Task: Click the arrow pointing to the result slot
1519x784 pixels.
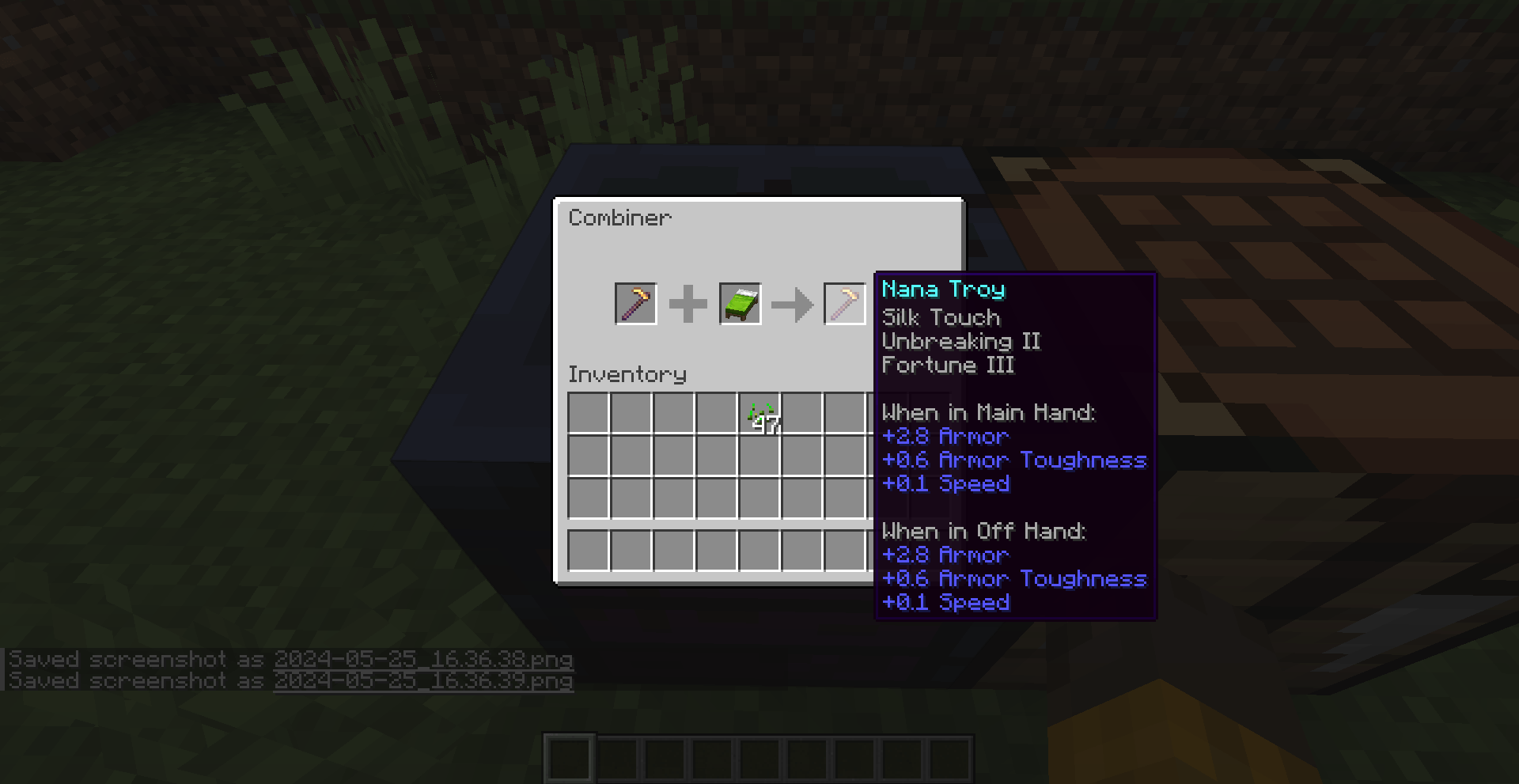Action: click(792, 303)
